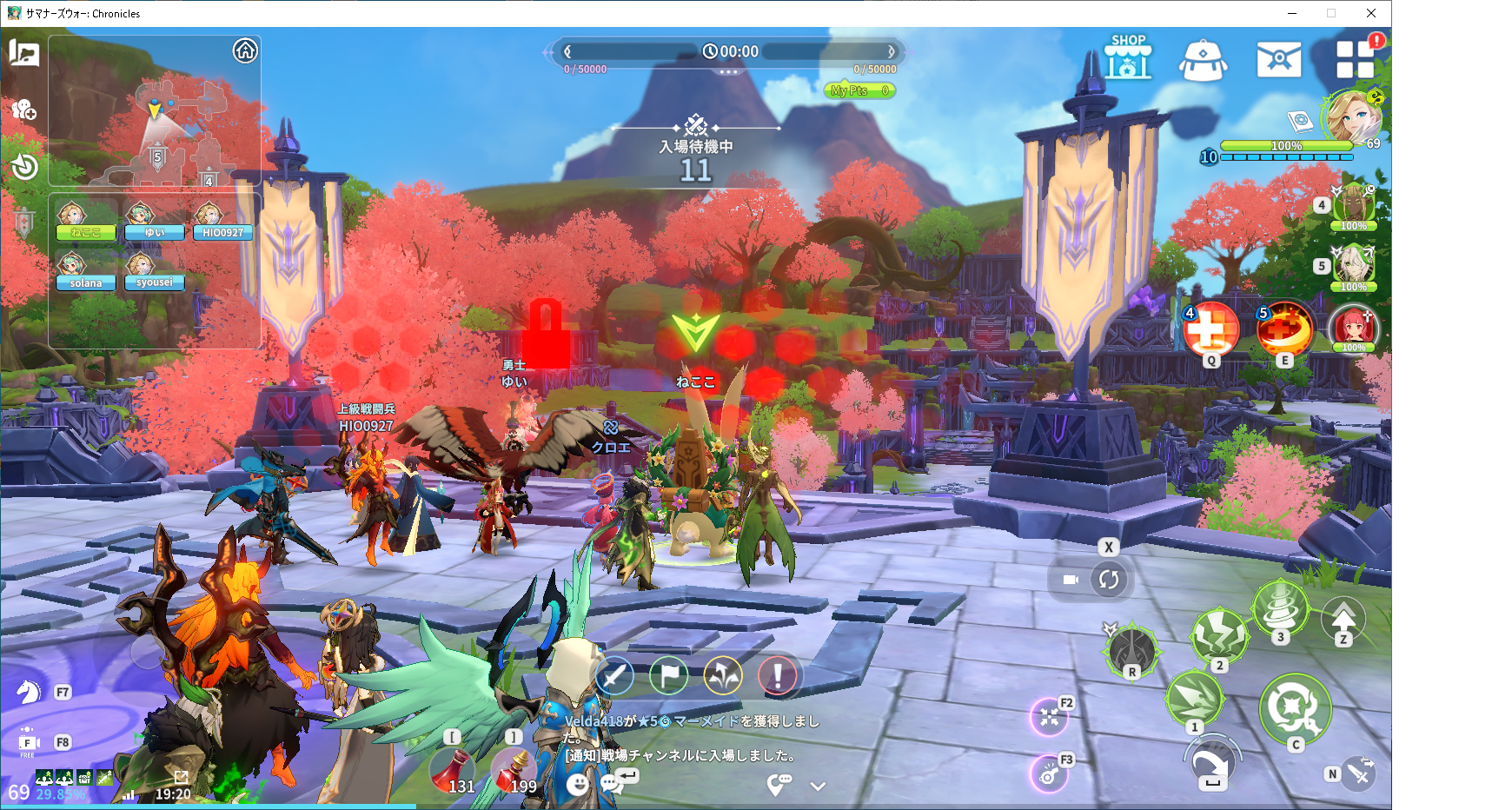
Task: Activate the fire ring skill
Action: [x=1283, y=329]
